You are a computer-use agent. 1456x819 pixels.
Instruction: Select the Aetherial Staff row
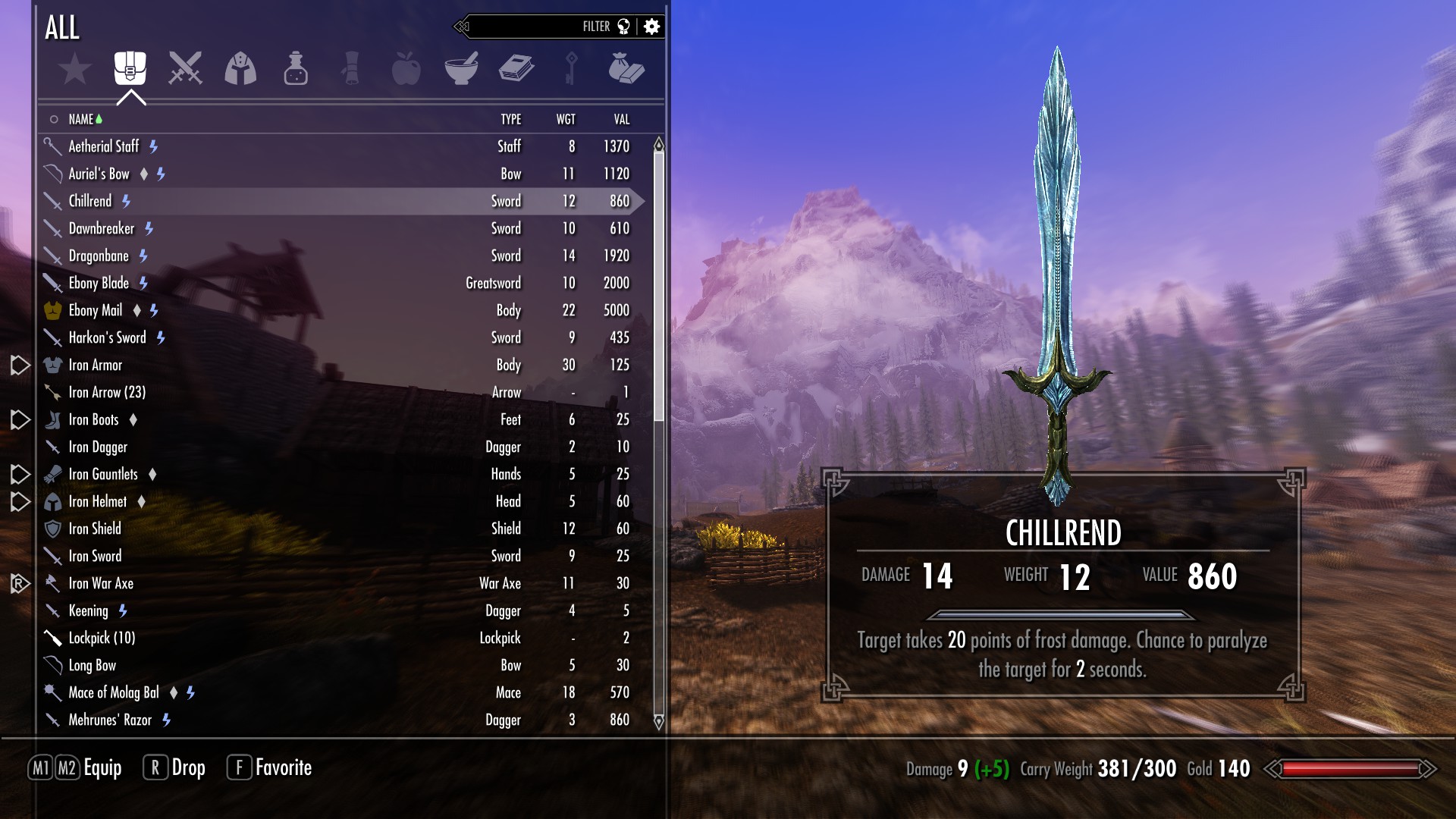(104, 146)
